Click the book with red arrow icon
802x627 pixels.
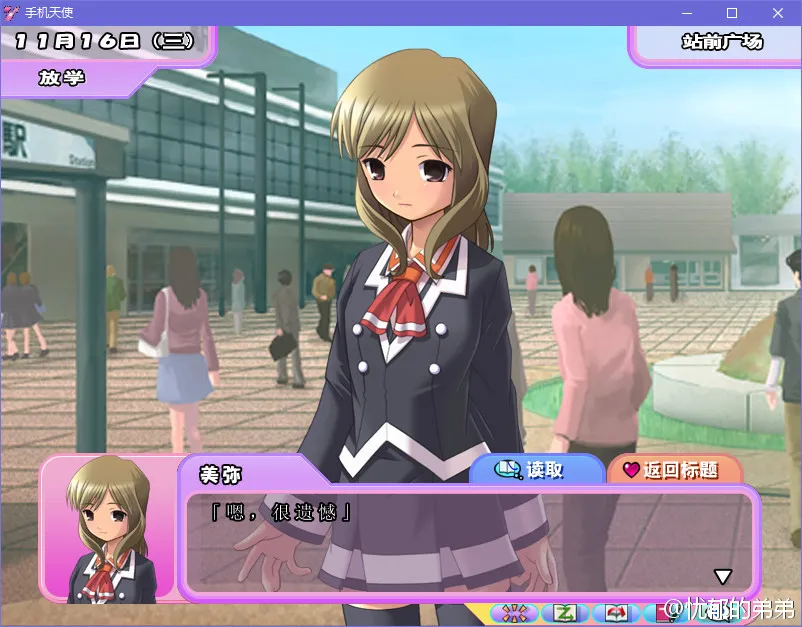[616, 612]
